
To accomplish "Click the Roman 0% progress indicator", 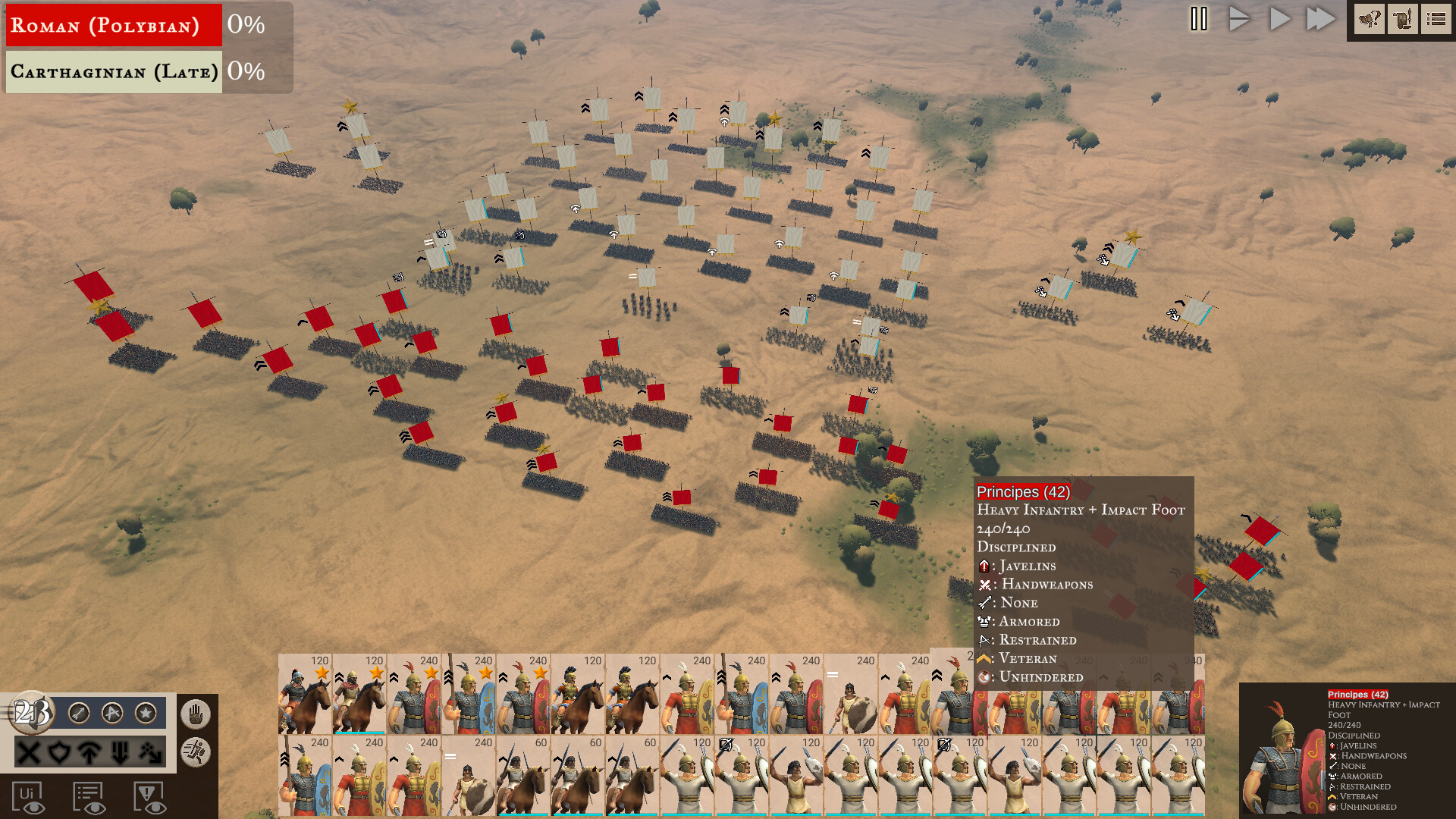I will pyautogui.click(x=246, y=24).
